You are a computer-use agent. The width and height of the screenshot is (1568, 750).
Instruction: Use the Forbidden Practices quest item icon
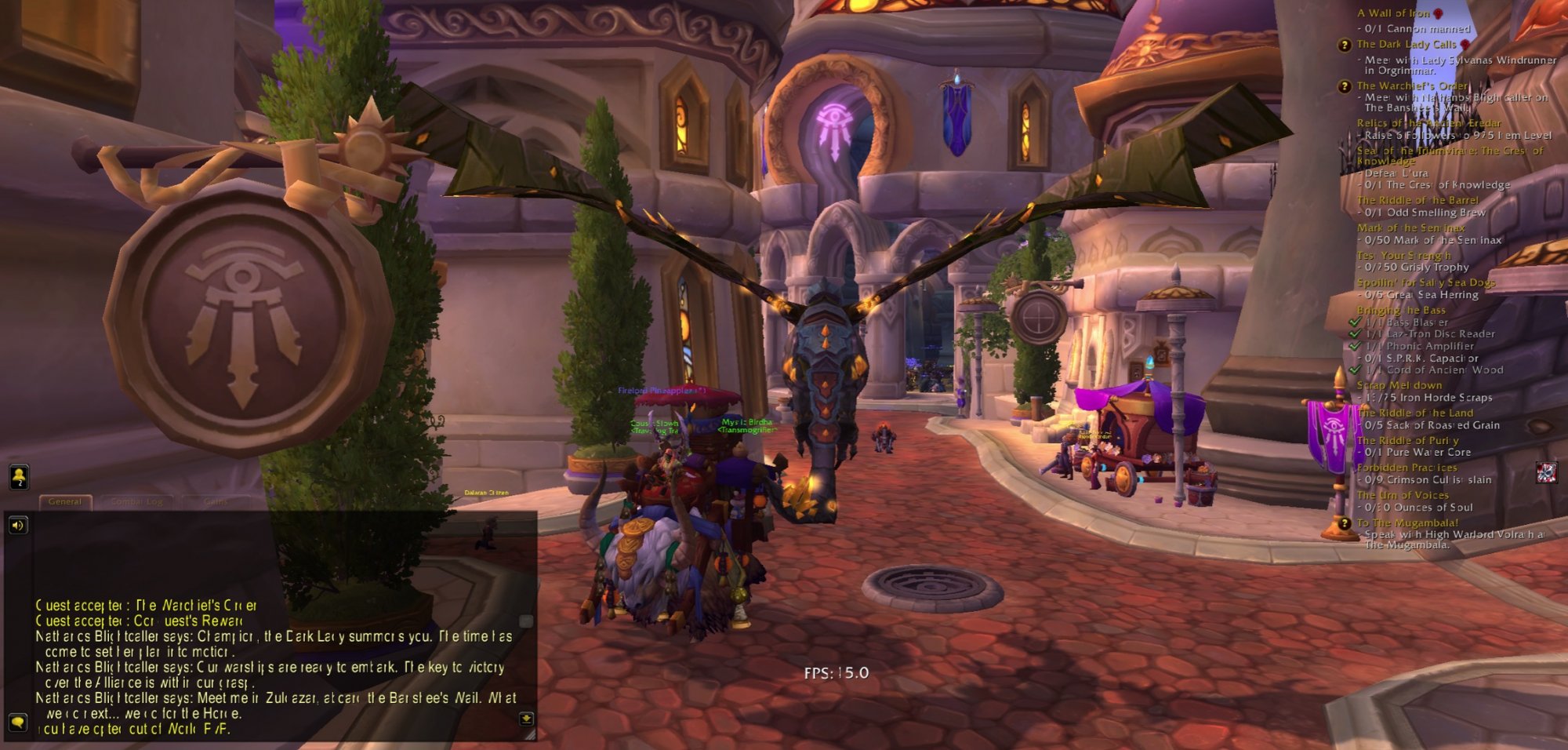click(1546, 472)
